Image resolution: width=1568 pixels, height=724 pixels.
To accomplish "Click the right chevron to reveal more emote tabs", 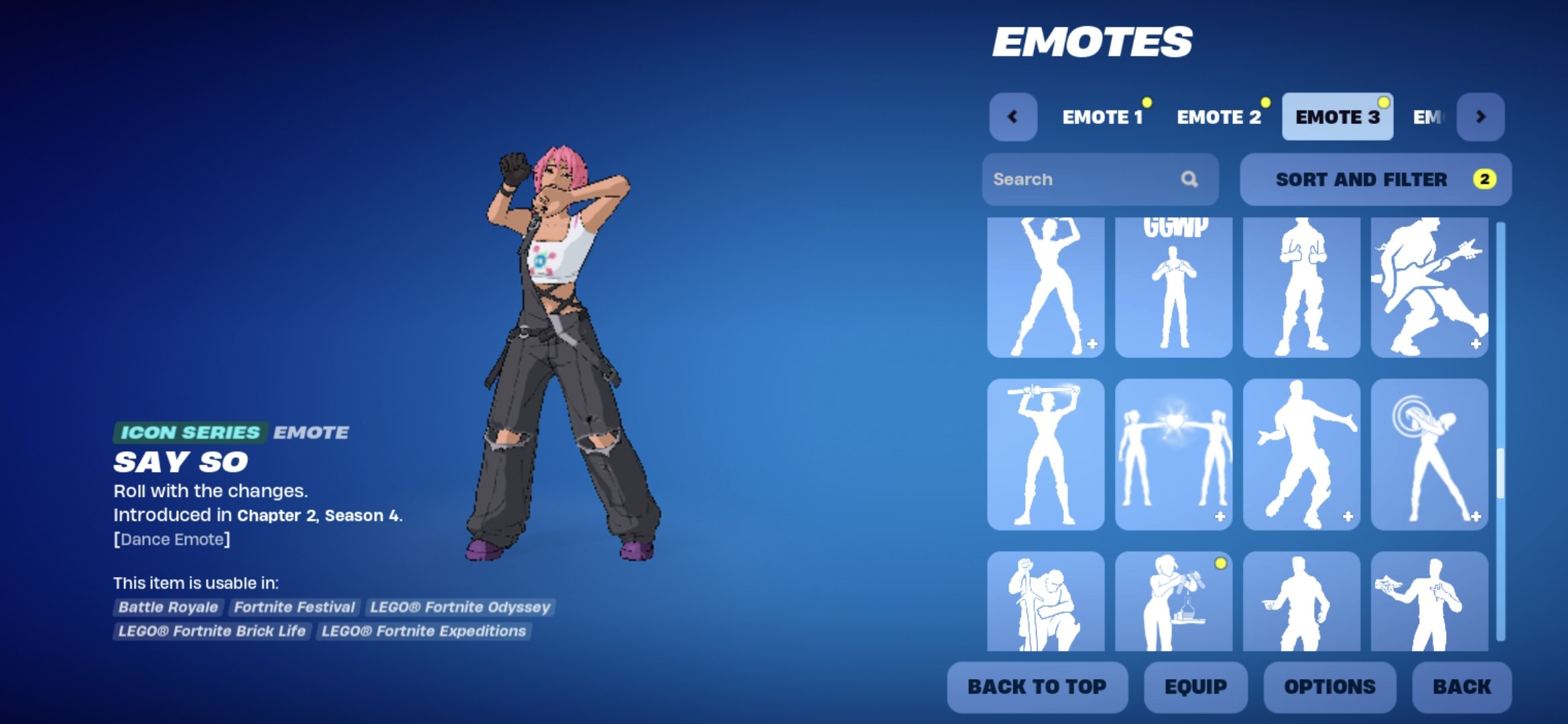I will pos(1481,117).
